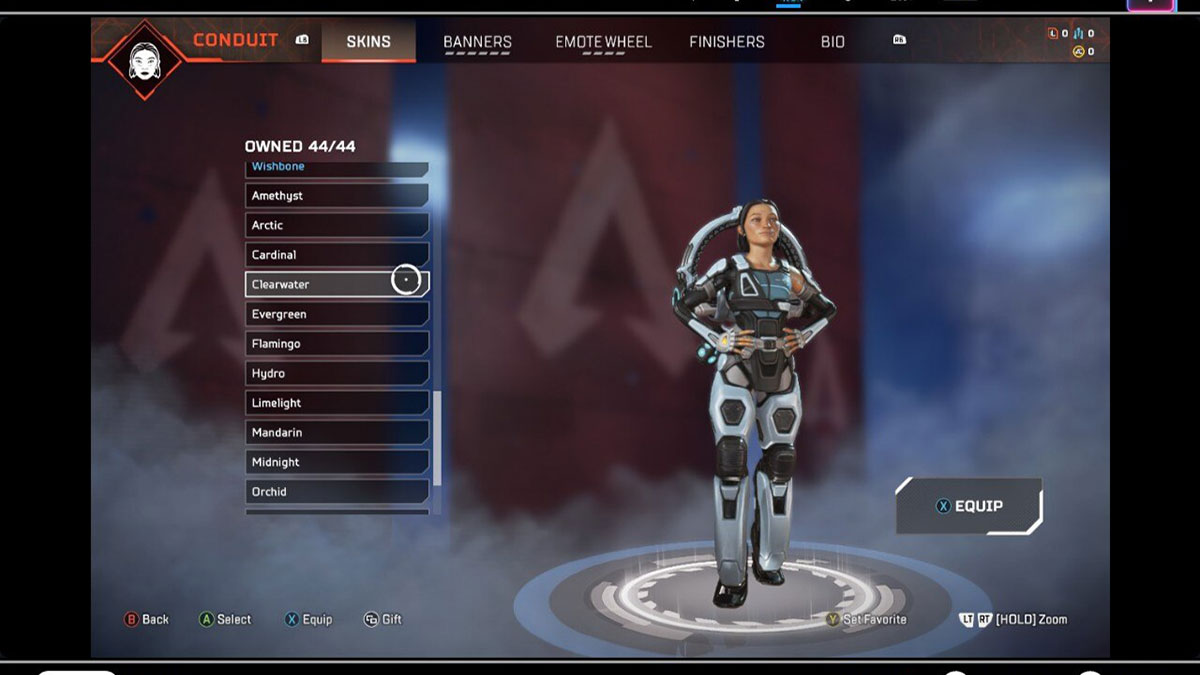Choose the Evergreen skin

[336, 314]
